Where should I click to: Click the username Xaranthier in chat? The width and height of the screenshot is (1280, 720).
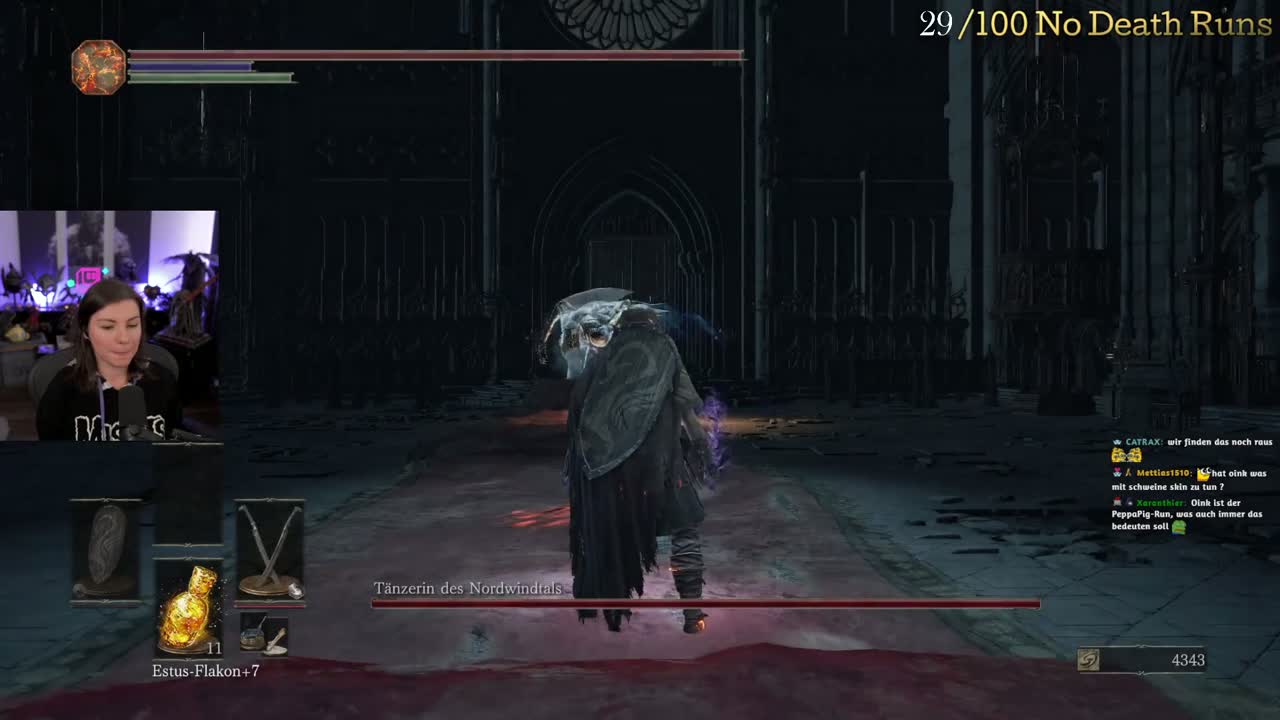pos(1161,503)
